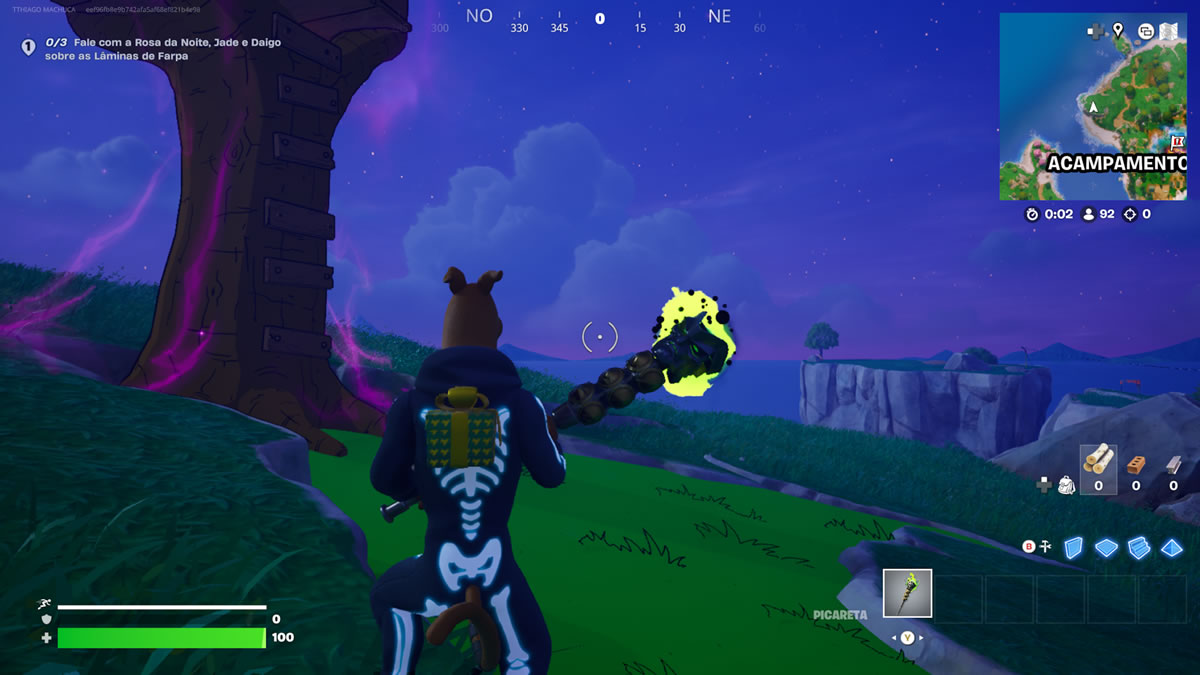Select the metal material icon

[x=1173, y=465]
